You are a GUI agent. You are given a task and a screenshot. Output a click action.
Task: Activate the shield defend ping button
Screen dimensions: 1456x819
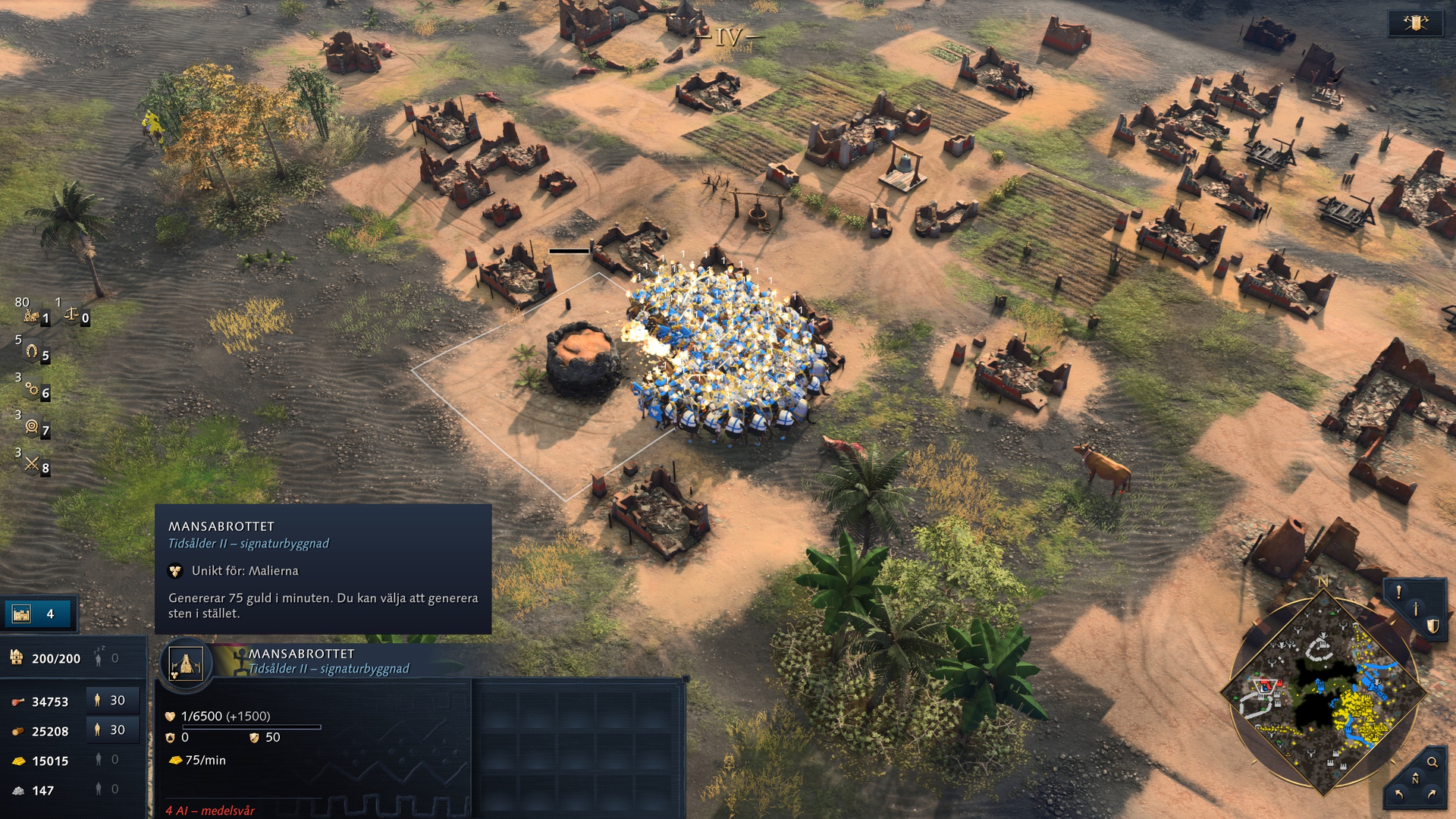[1432, 626]
